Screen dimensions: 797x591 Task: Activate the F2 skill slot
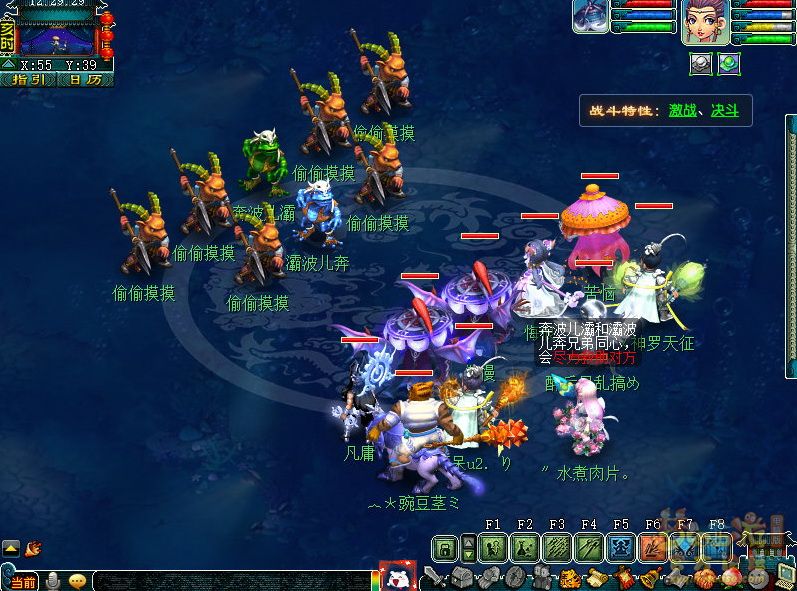point(524,547)
